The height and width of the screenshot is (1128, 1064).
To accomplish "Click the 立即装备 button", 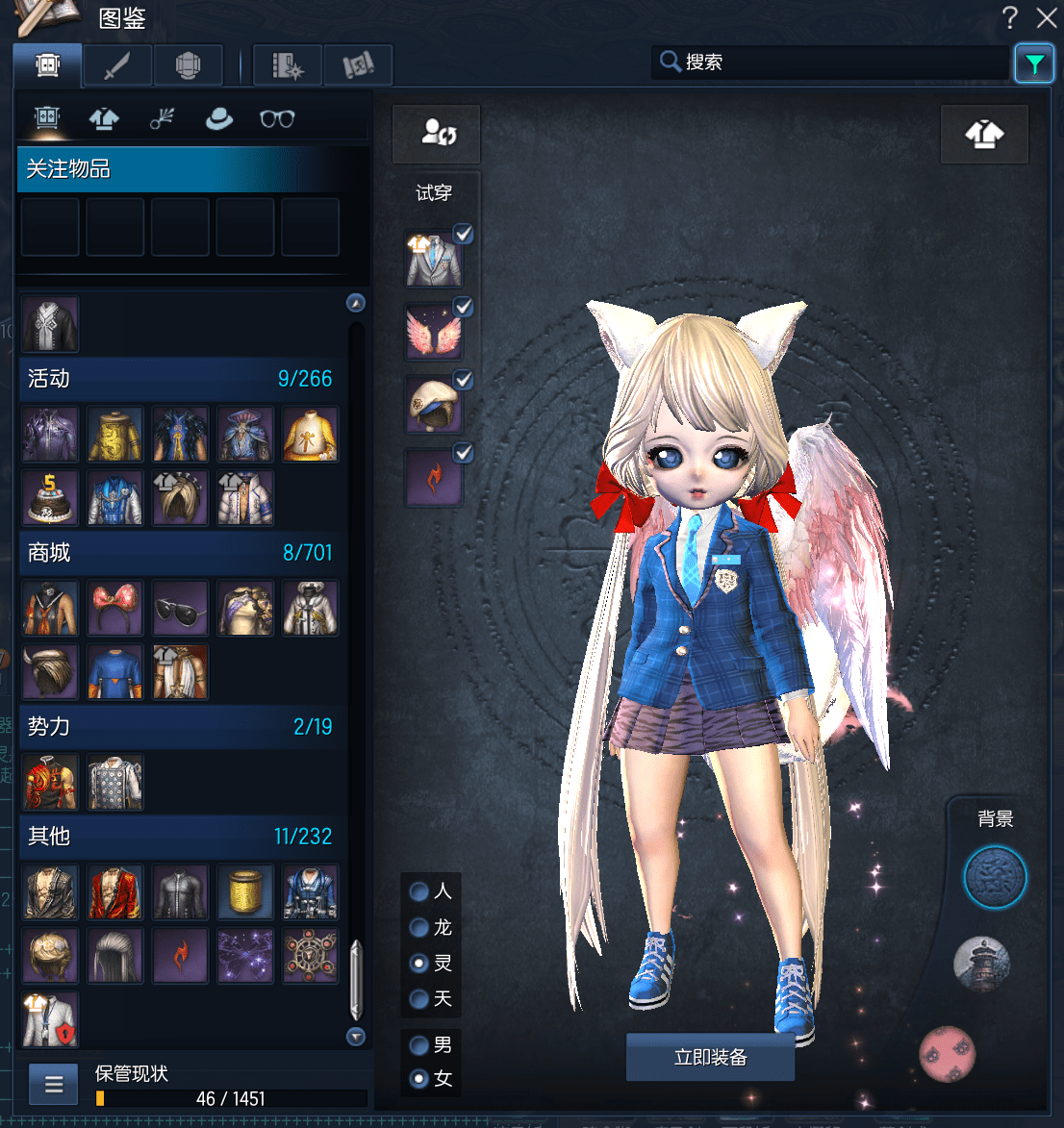I will pyautogui.click(x=710, y=1058).
